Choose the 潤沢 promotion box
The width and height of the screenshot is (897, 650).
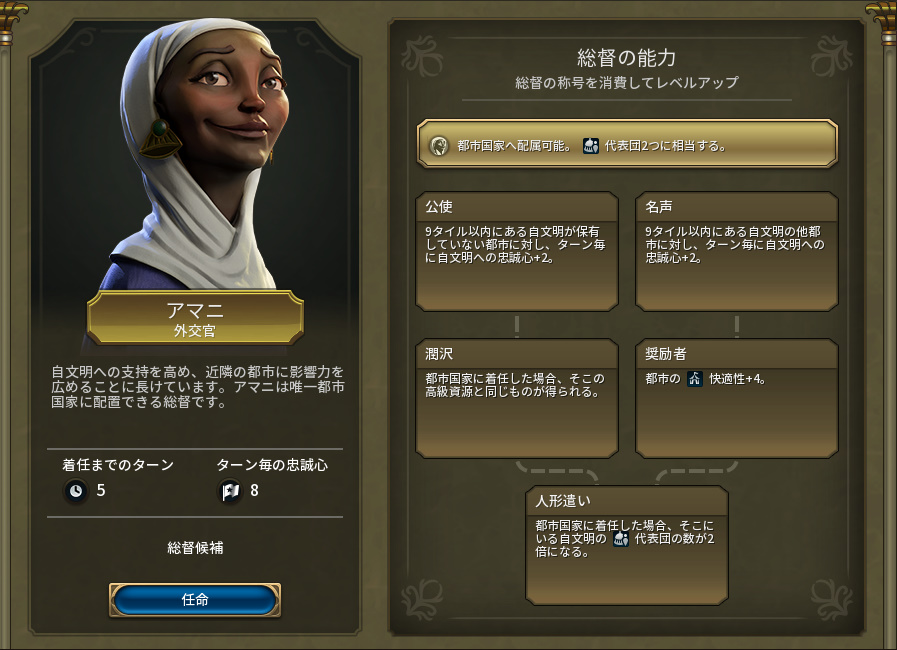[516, 398]
